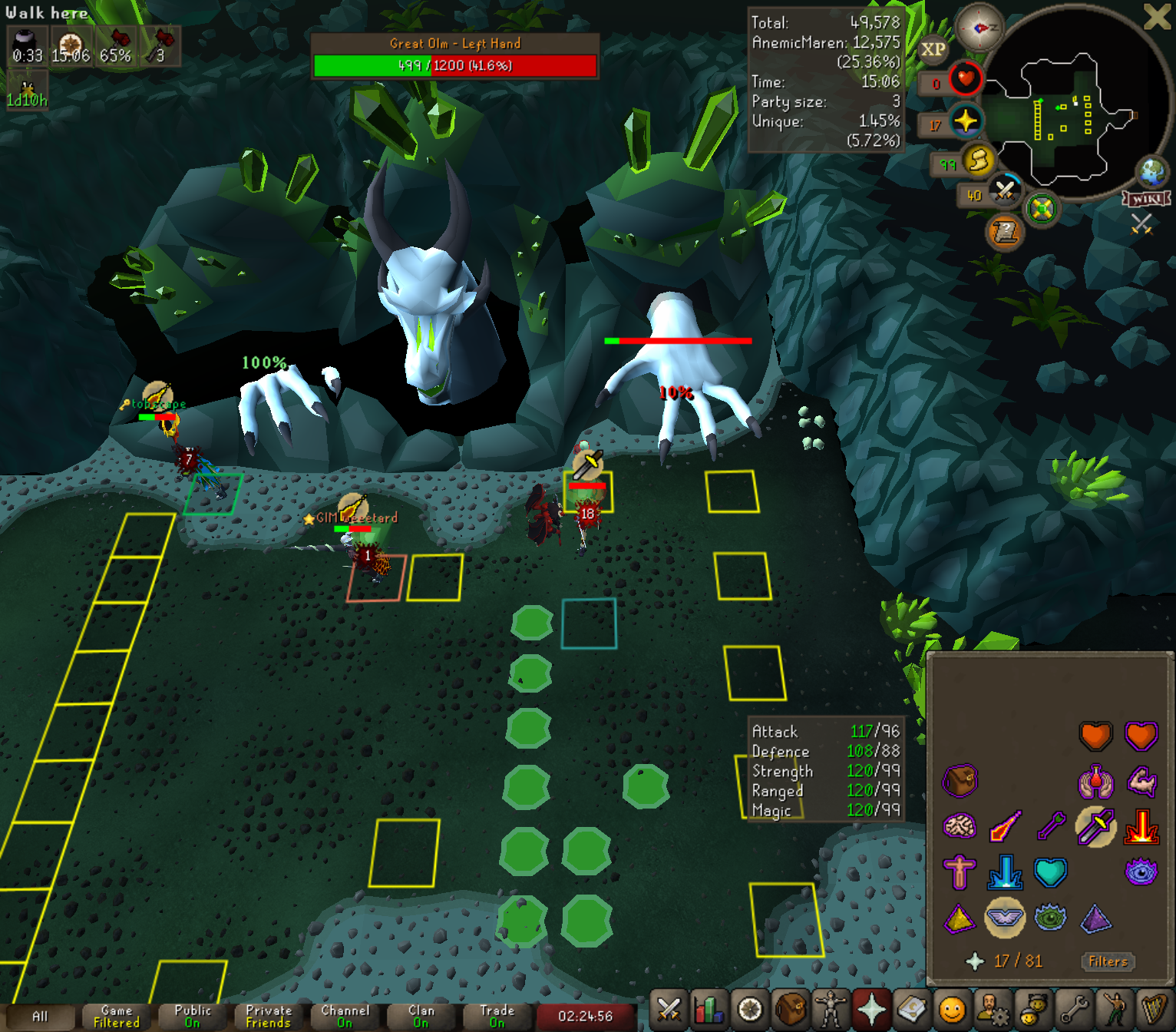
Task: Open the Filters button in prayer panel
Action: tap(1108, 961)
